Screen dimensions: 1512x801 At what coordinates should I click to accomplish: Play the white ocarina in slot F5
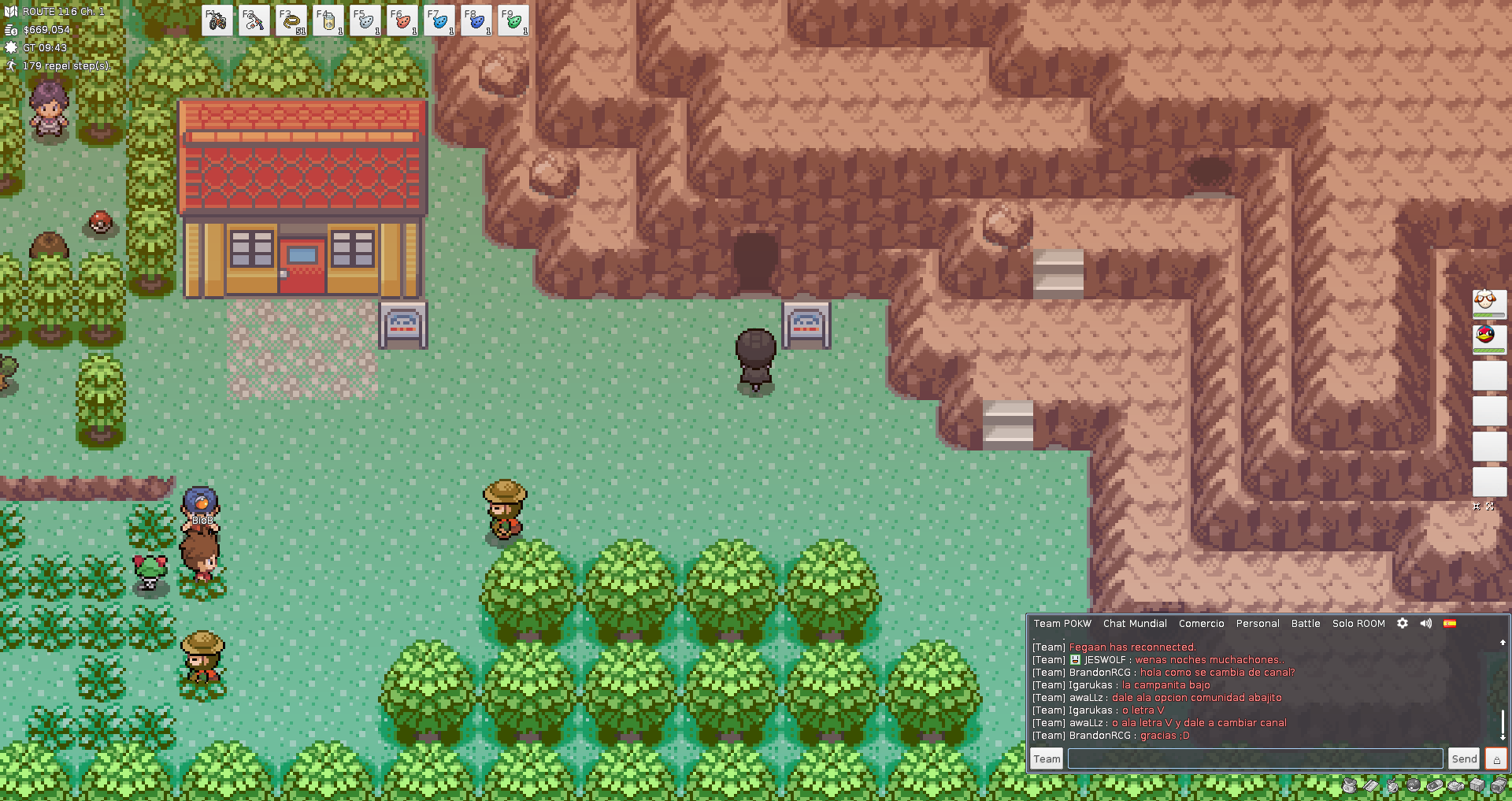pos(365,21)
